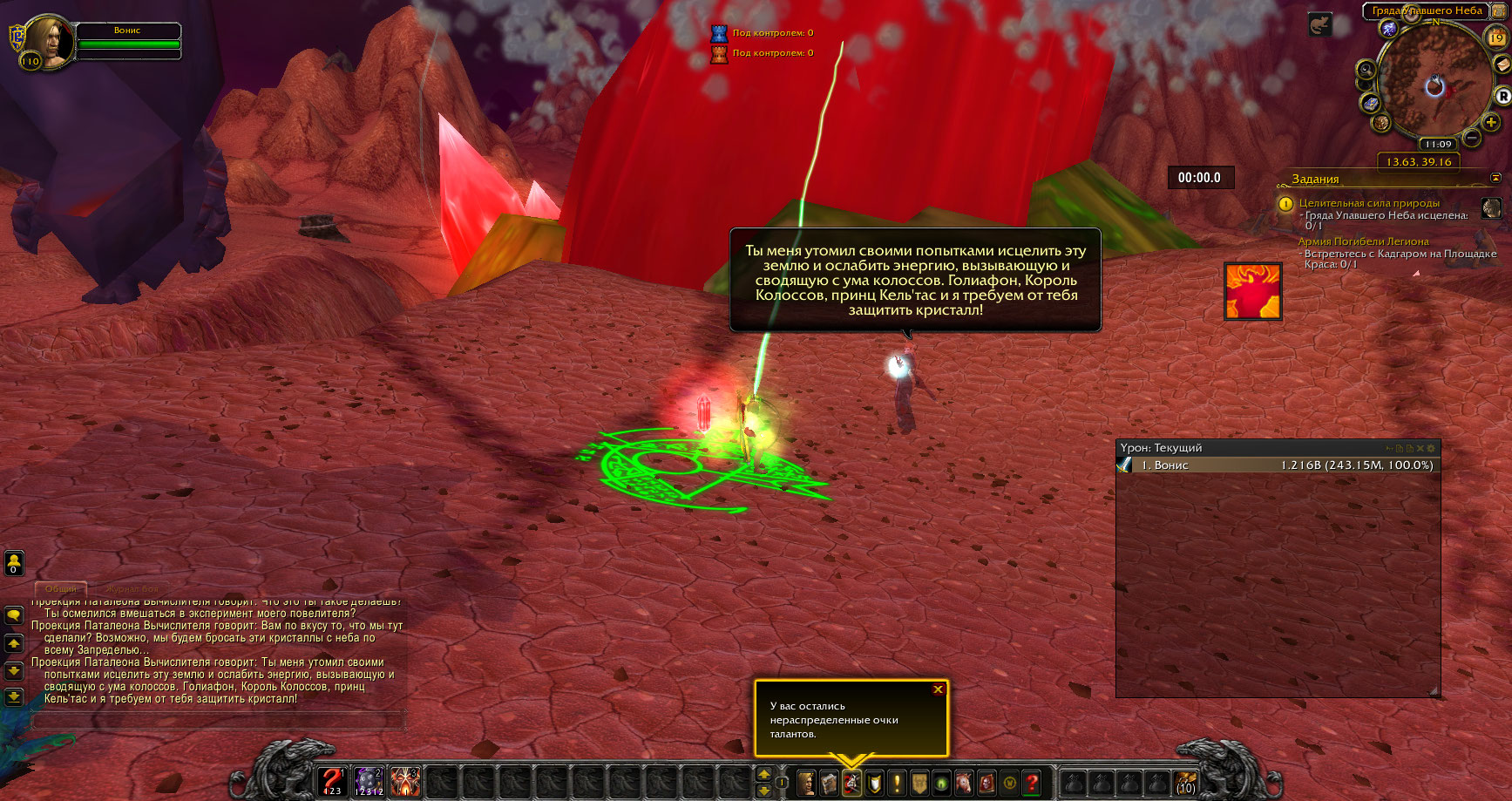Open the calendar button showing 19
Screen dimensions: 1512x801
[1495, 37]
